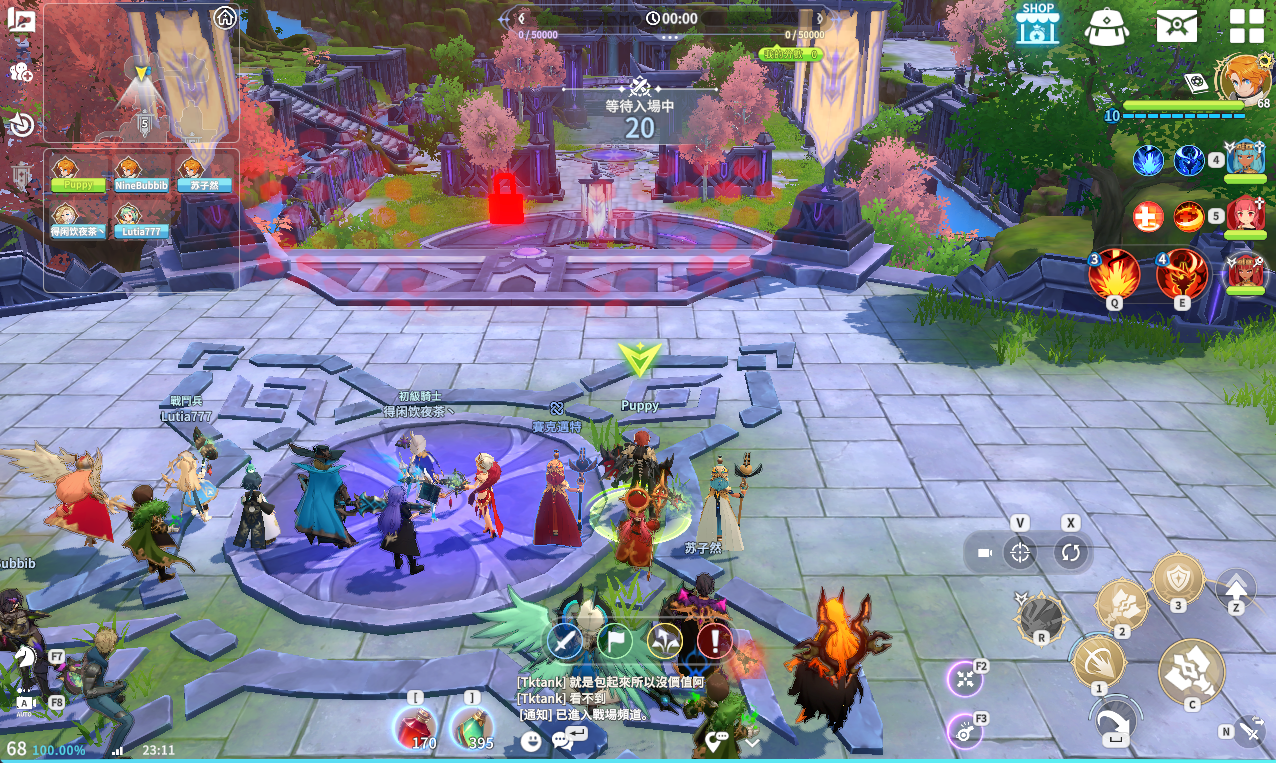Send the red exclamation warning signal
This screenshot has width=1276, height=763.
(x=714, y=640)
